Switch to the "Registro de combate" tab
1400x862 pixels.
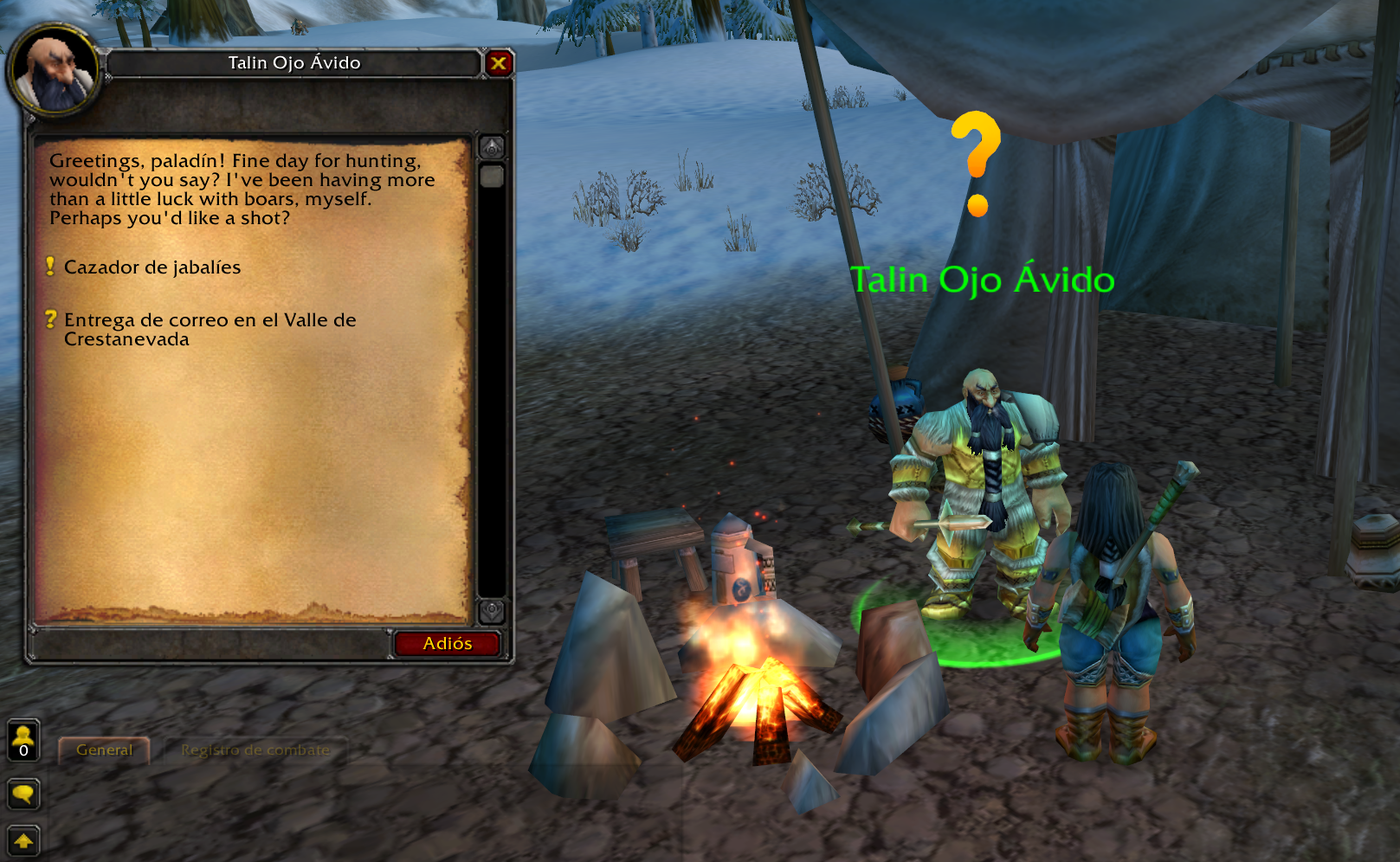(255, 749)
